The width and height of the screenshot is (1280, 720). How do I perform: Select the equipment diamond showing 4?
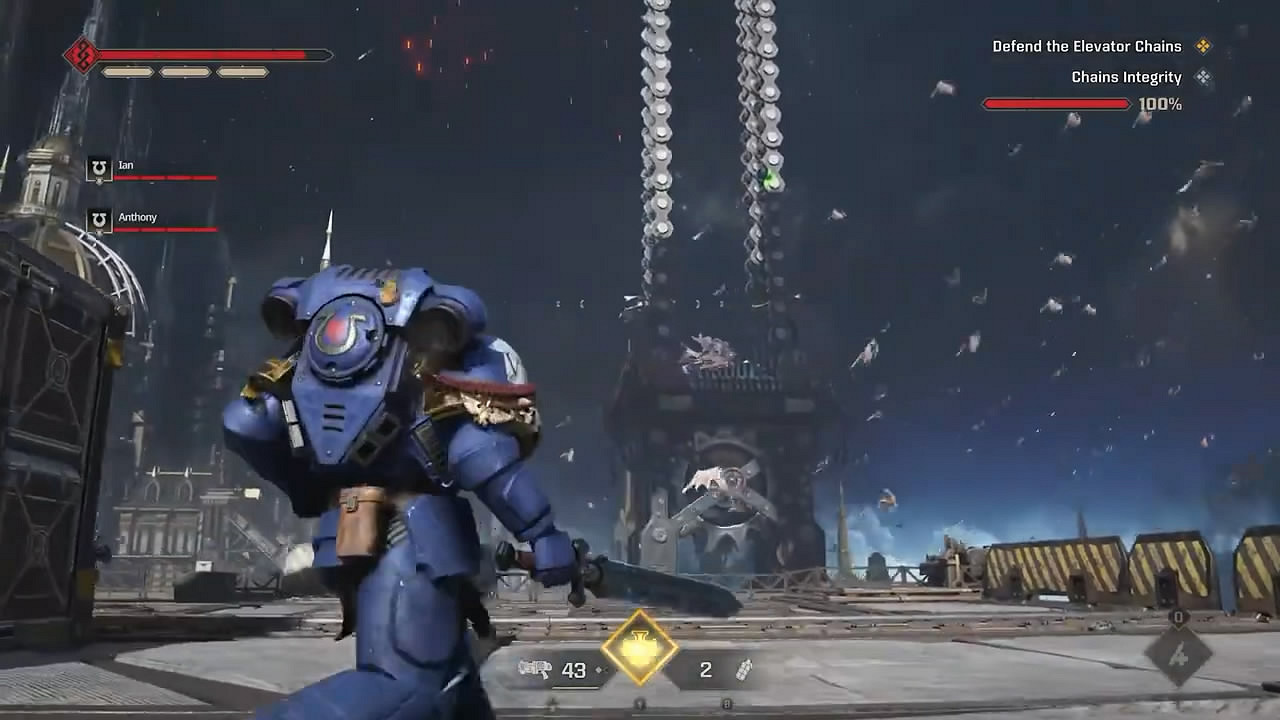point(1178,654)
